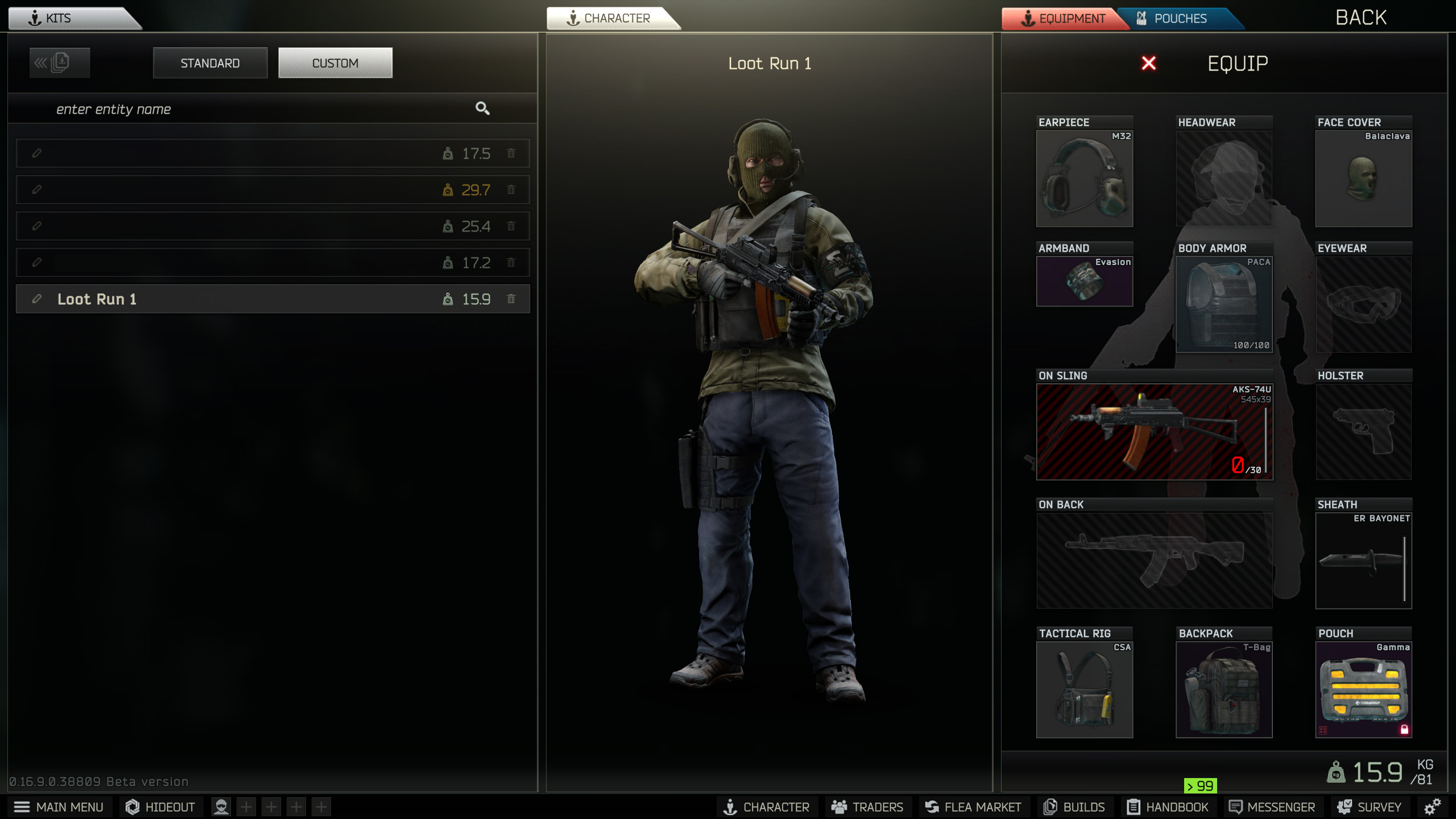Screen dimensions: 1456x819
Task: Select the T-Bag backpack slot
Action: pos(1224,689)
